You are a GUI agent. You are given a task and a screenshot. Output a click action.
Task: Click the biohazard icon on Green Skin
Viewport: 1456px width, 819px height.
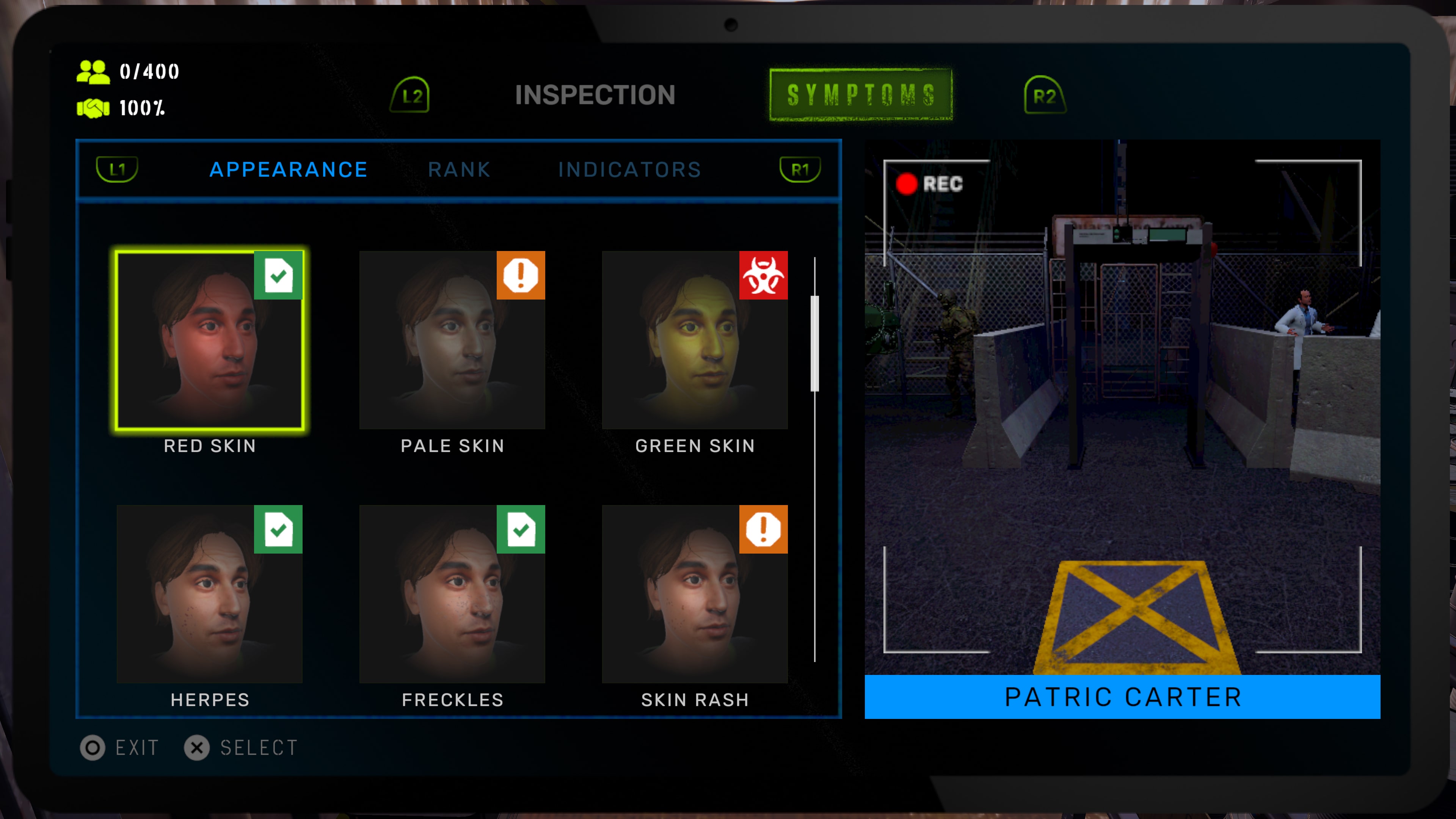coord(764,275)
